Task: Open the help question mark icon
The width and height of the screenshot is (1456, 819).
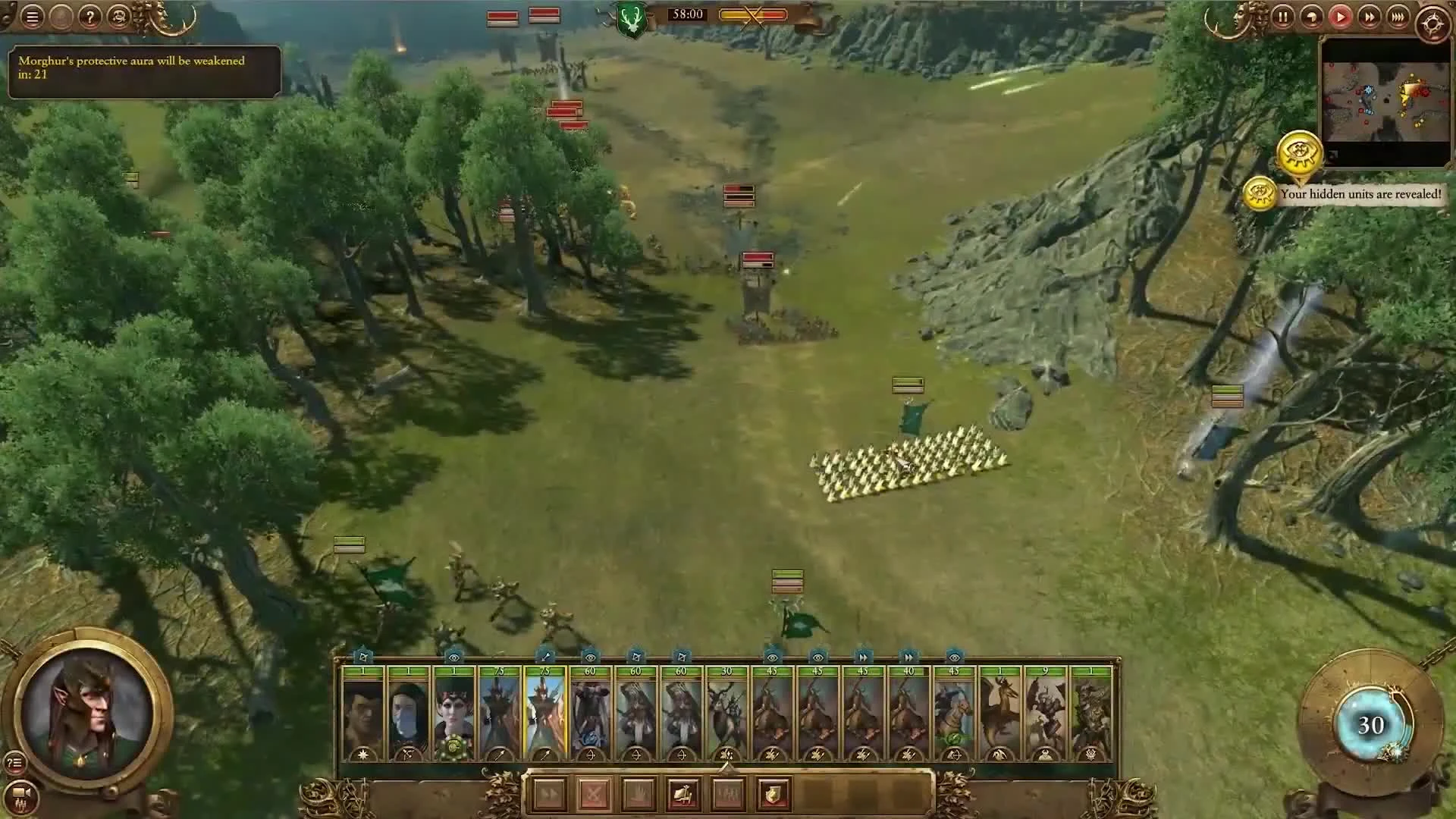Action: pos(89,17)
